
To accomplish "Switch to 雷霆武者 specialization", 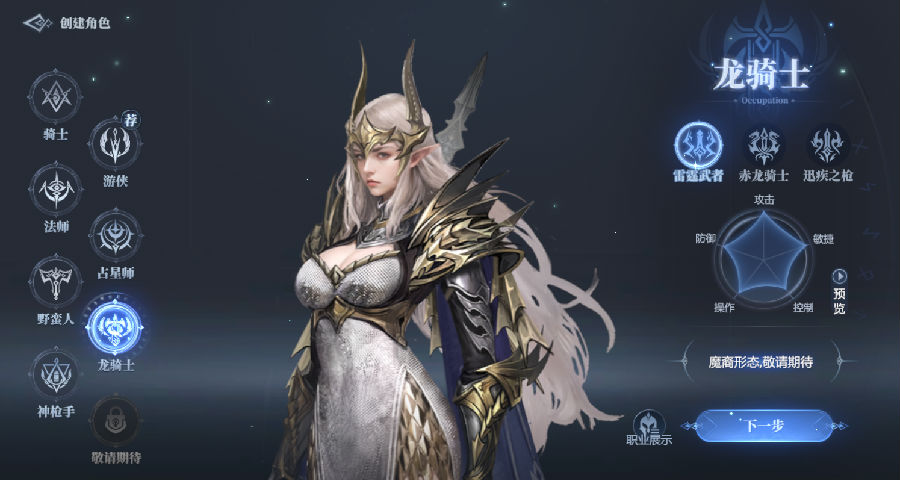I will coord(698,146).
